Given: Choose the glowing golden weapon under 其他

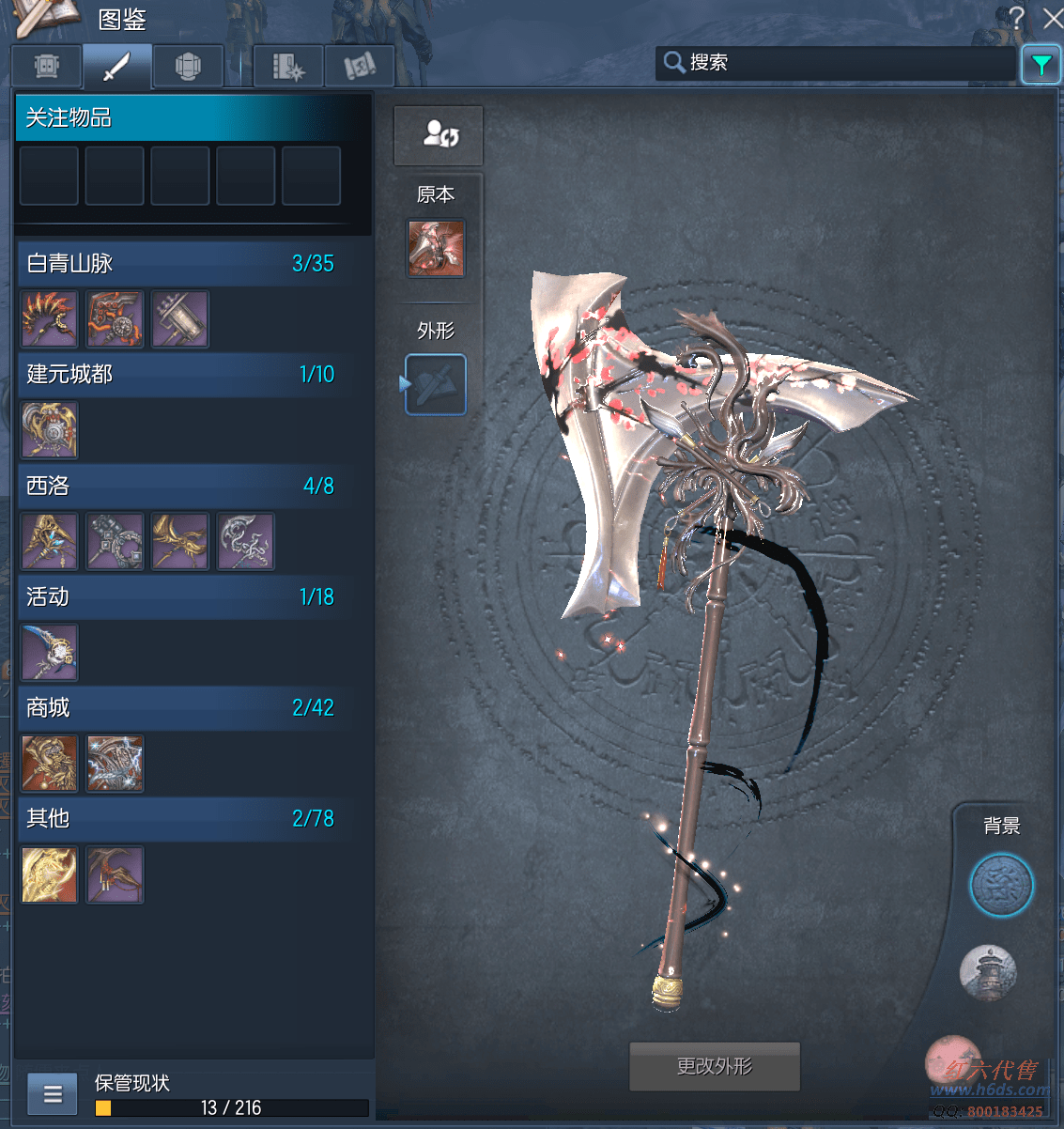Looking at the screenshot, I should tap(50, 874).
